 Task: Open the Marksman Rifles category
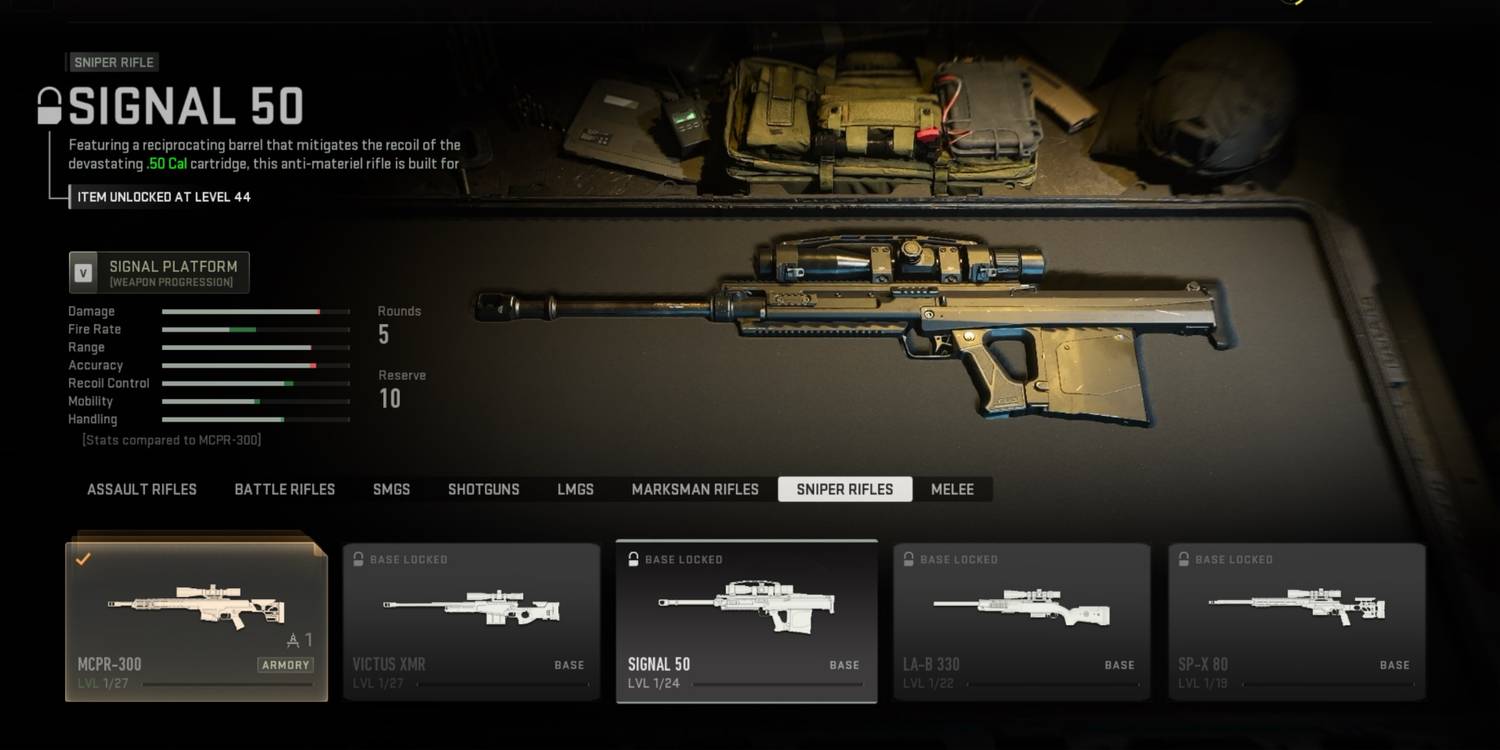point(695,489)
